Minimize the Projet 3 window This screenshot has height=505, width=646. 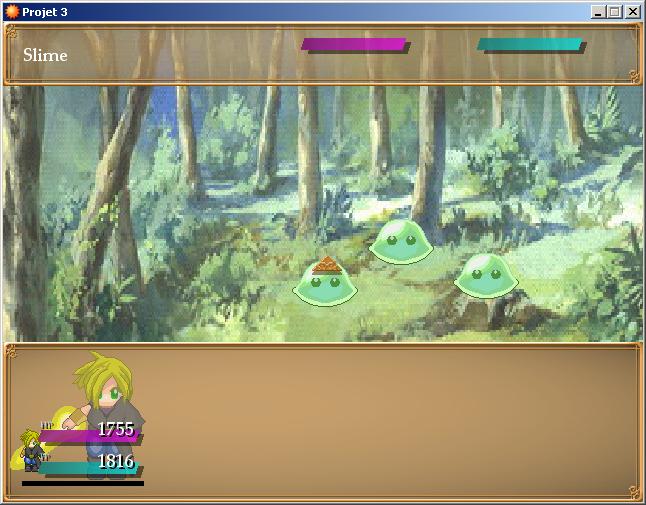coord(599,11)
